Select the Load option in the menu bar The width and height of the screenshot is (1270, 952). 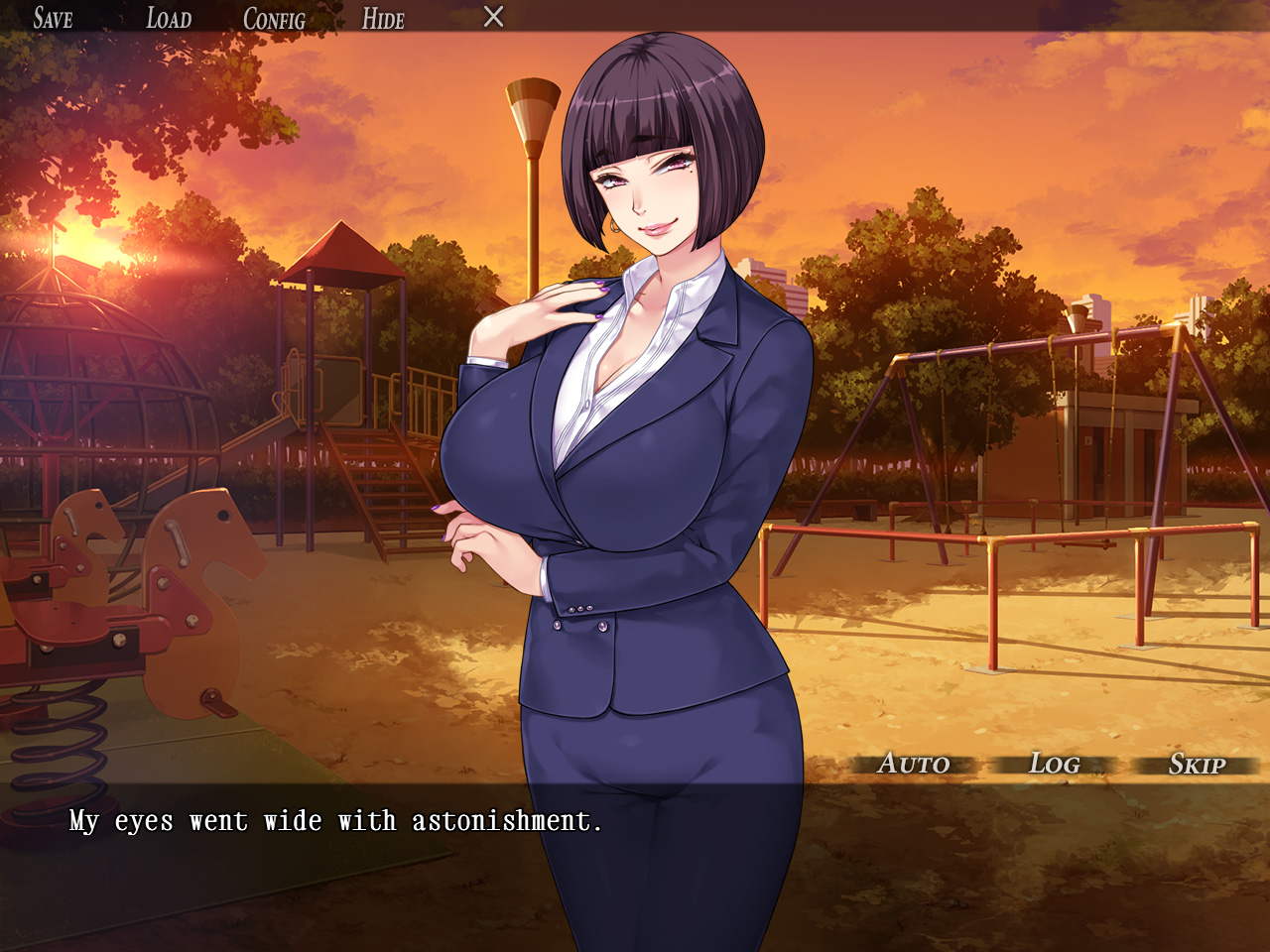click(168, 18)
